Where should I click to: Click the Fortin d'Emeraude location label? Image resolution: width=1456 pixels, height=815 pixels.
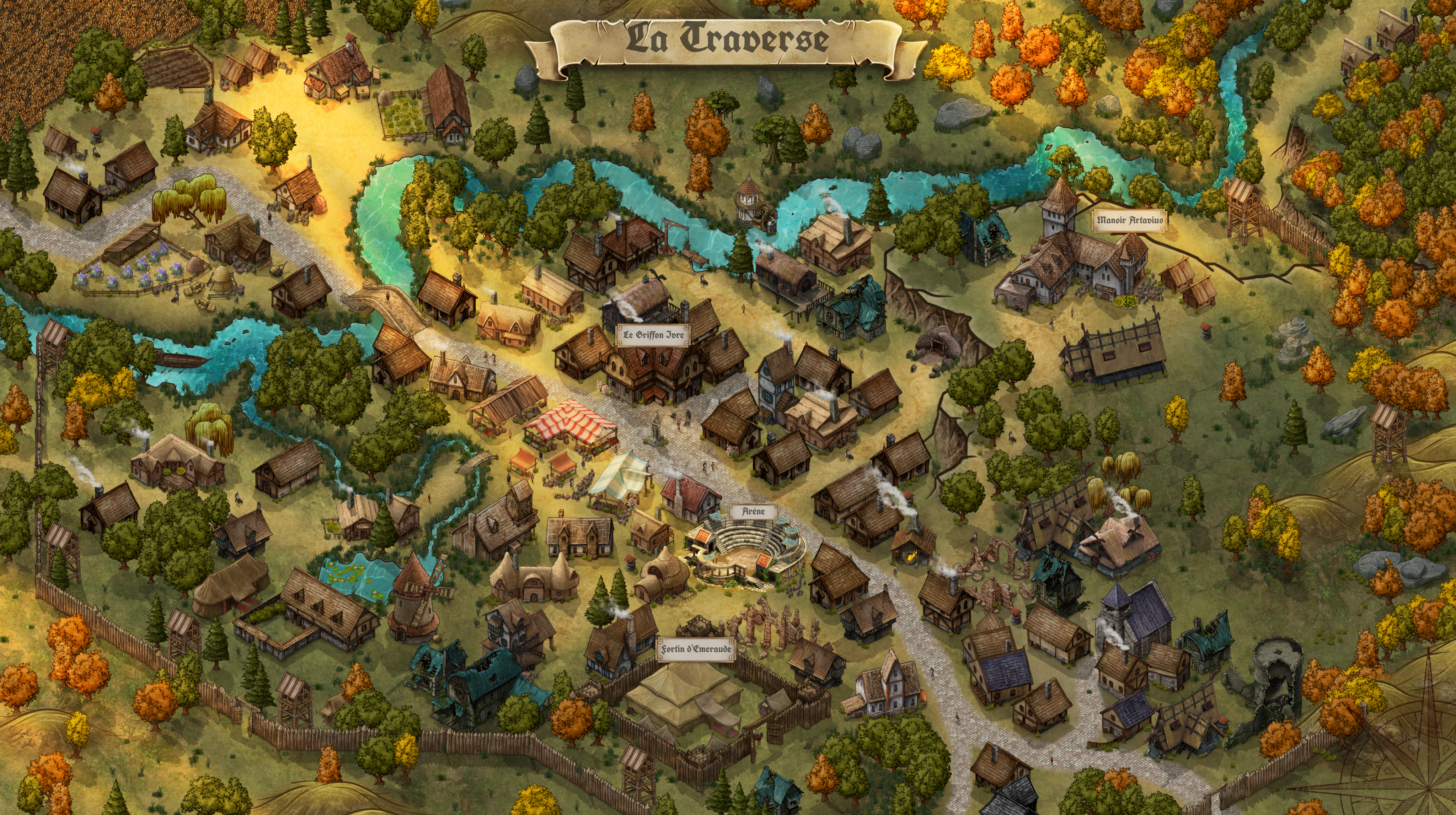[x=696, y=649]
